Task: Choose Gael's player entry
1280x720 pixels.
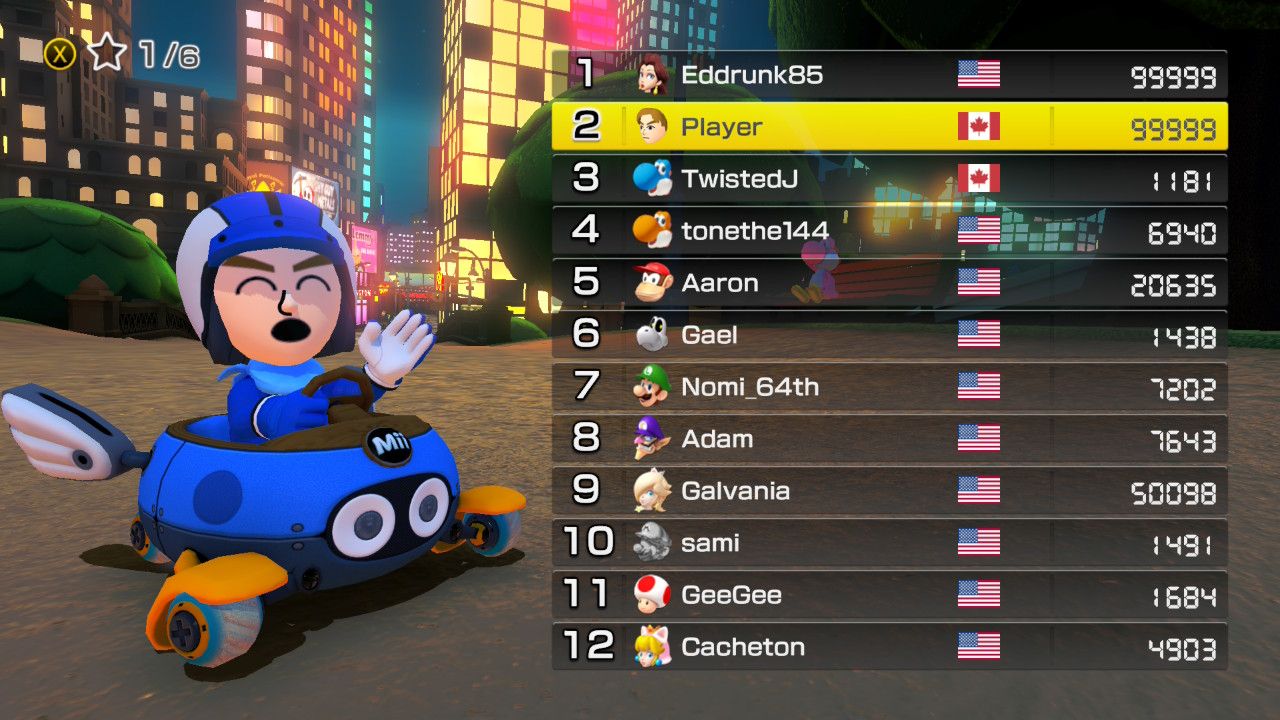Action: coord(890,335)
